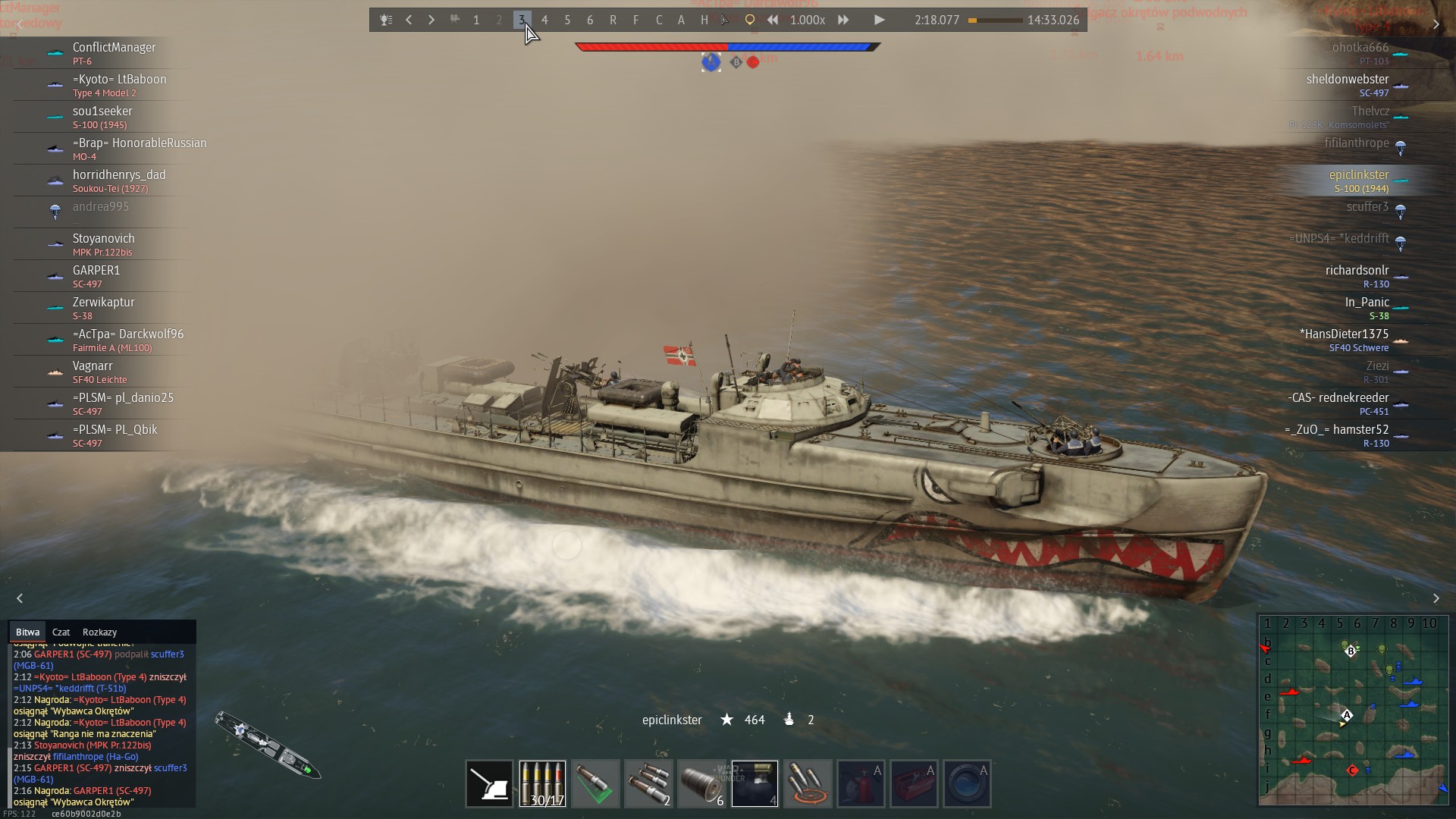Select the F camera mode
This screenshot has width=1456, height=819.
pos(635,20)
